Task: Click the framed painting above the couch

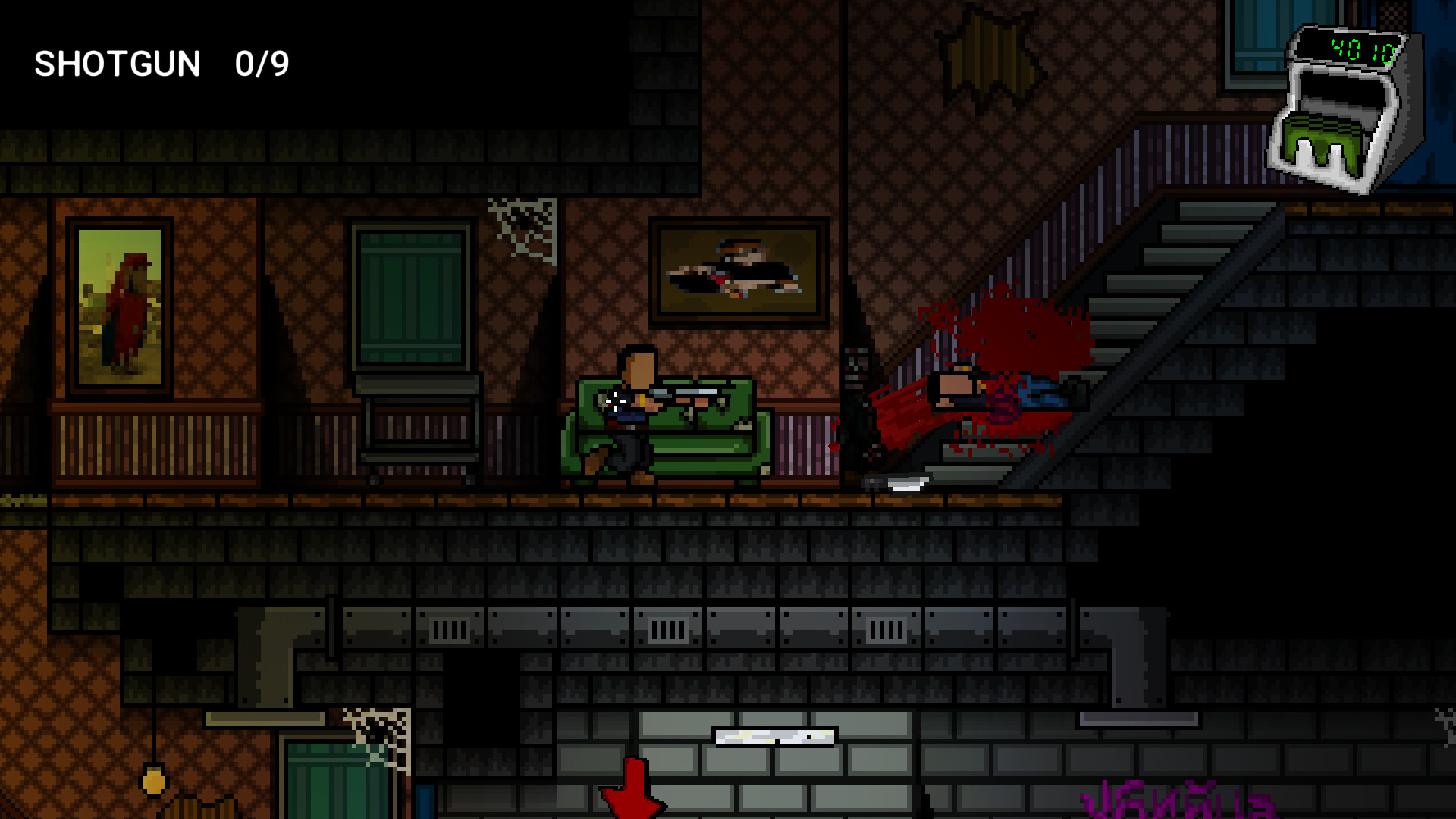Action: coord(739,269)
